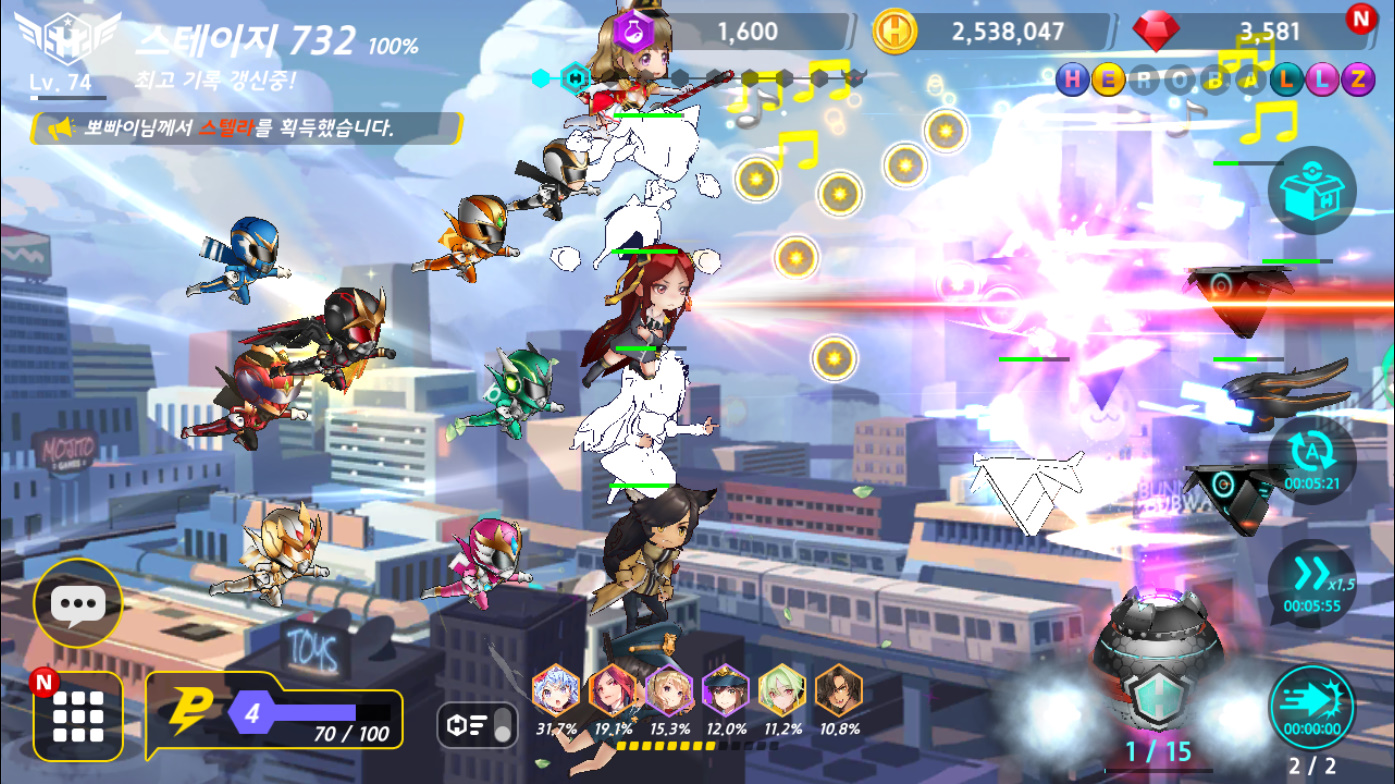Tap the megaphone announcement banner
The width and height of the screenshot is (1395, 784).
click(245, 128)
